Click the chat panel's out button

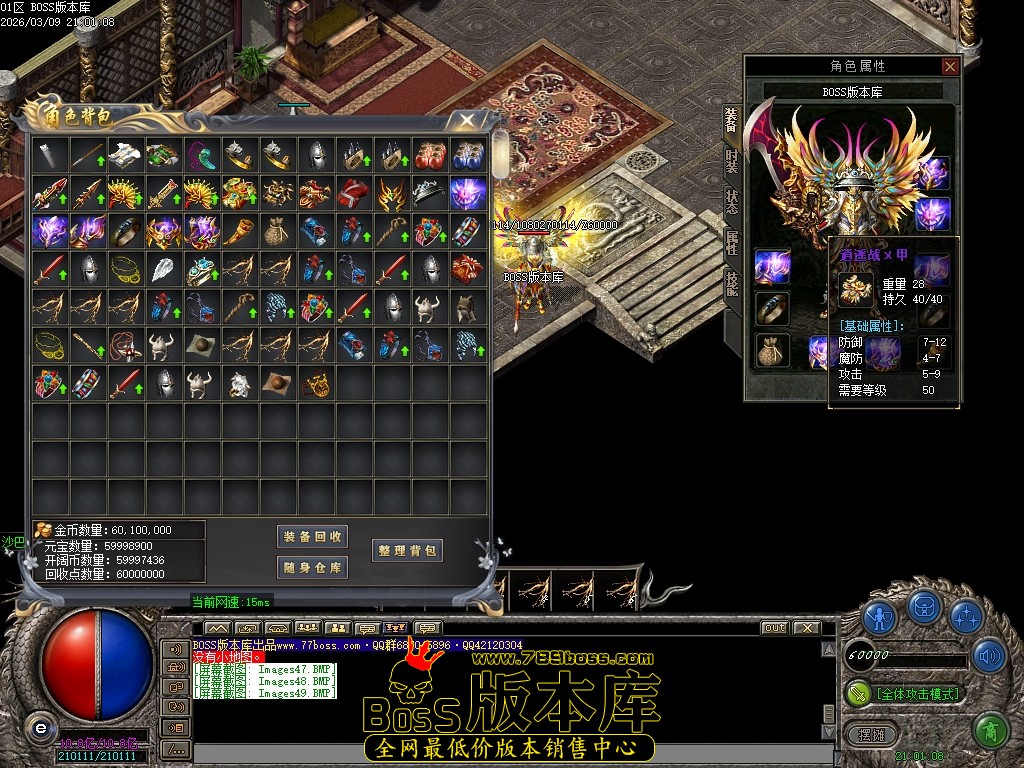774,628
